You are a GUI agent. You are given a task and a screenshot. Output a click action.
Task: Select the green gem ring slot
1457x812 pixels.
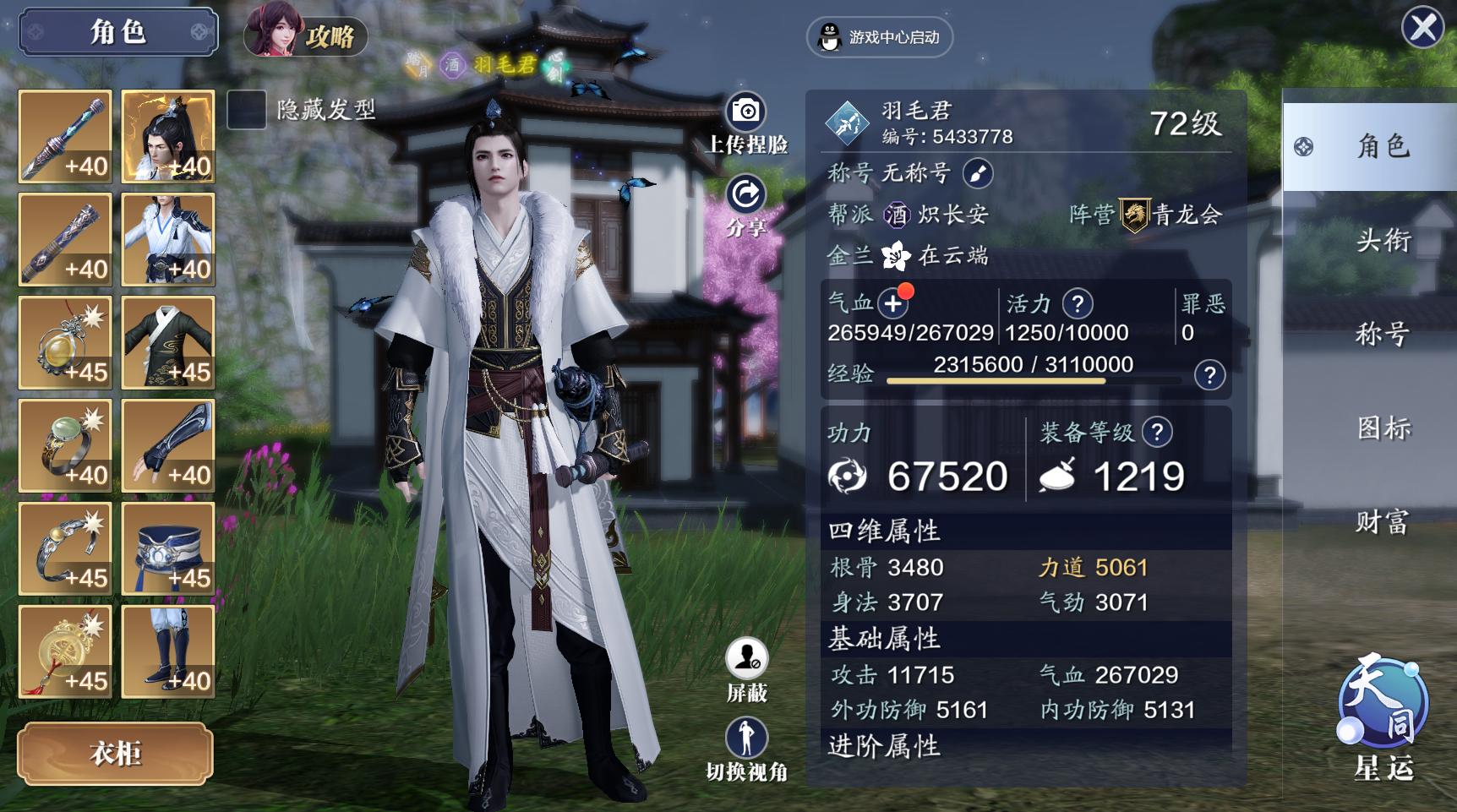(x=65, y=446)
